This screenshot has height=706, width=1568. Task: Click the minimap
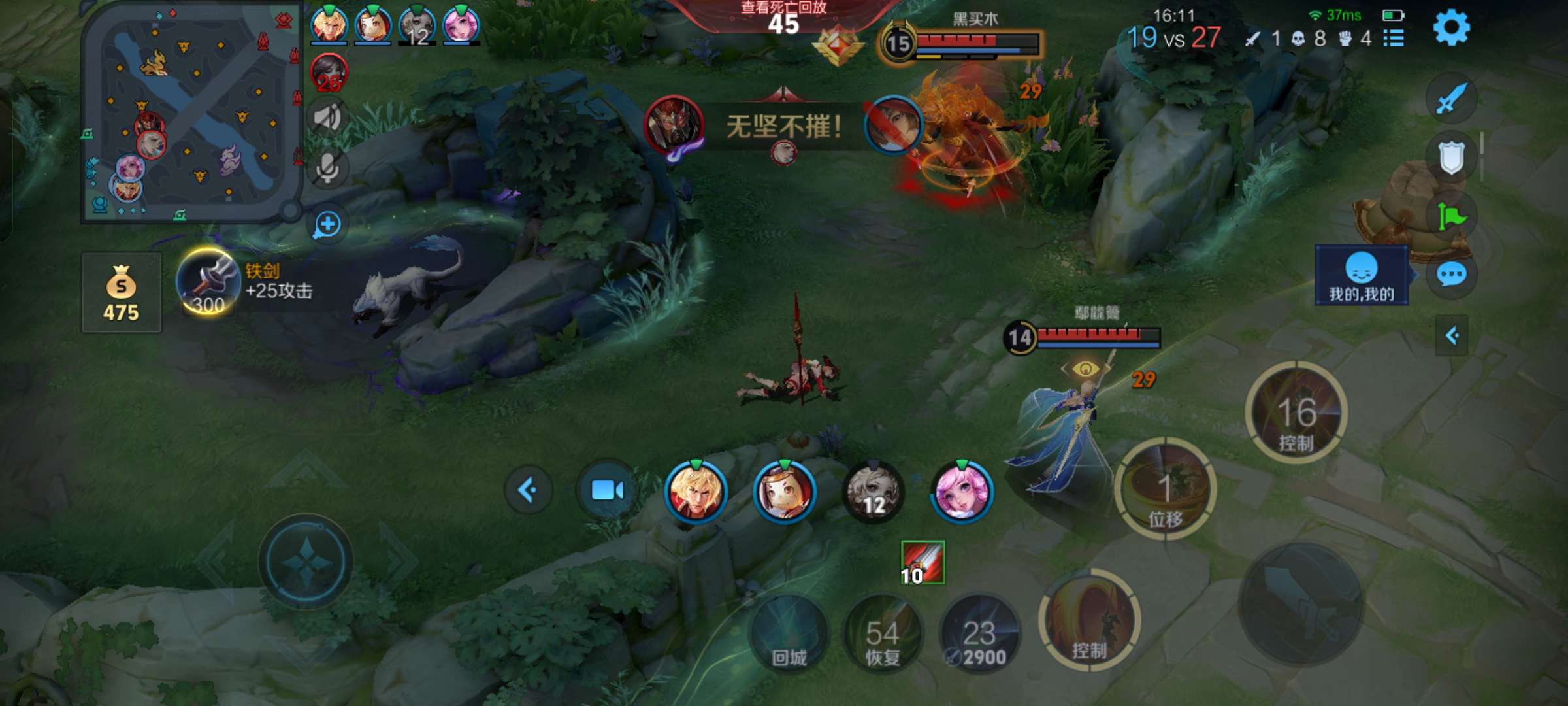click(190, 113)
